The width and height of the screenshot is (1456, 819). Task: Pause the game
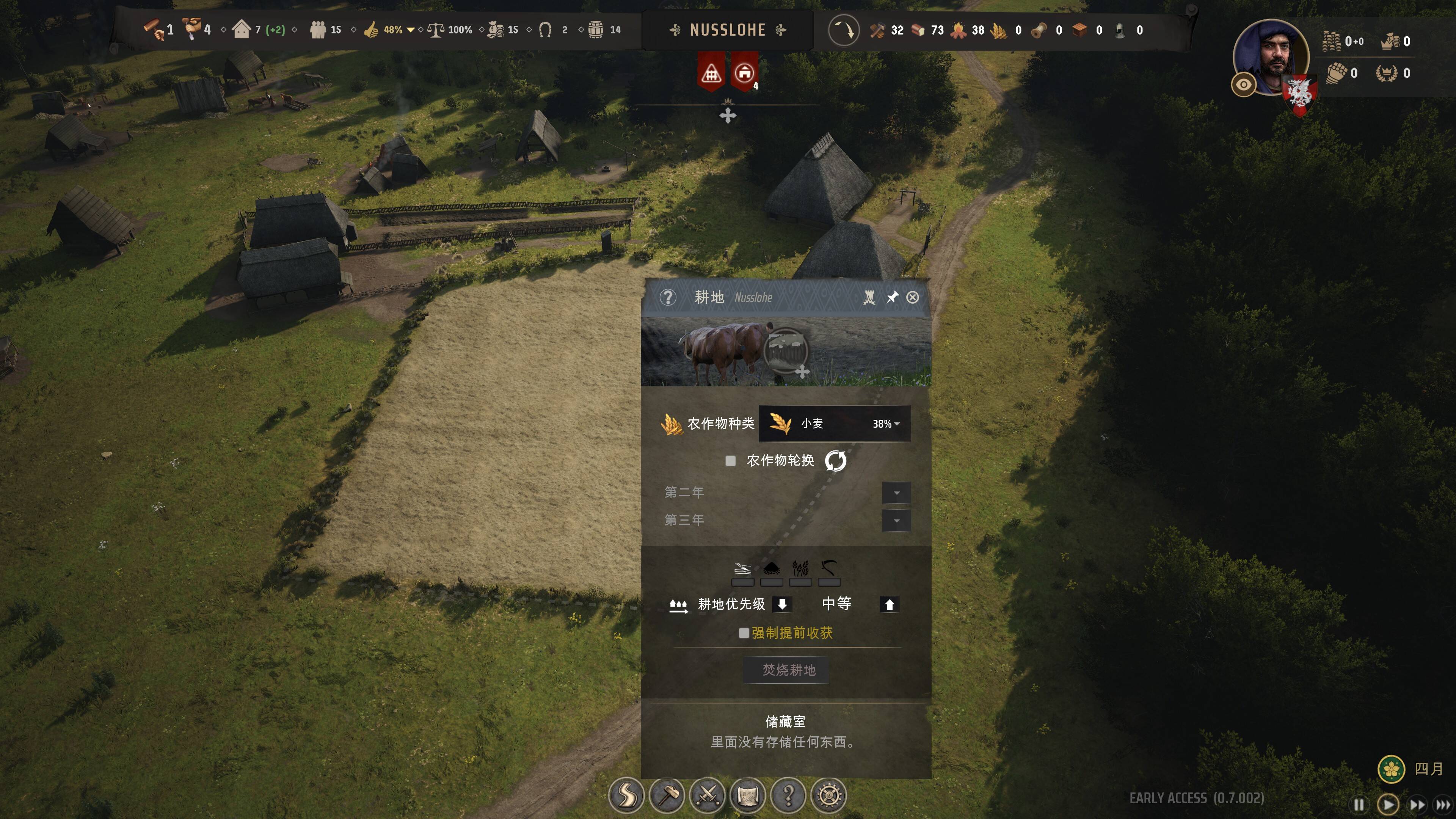tap(1359, 804)
